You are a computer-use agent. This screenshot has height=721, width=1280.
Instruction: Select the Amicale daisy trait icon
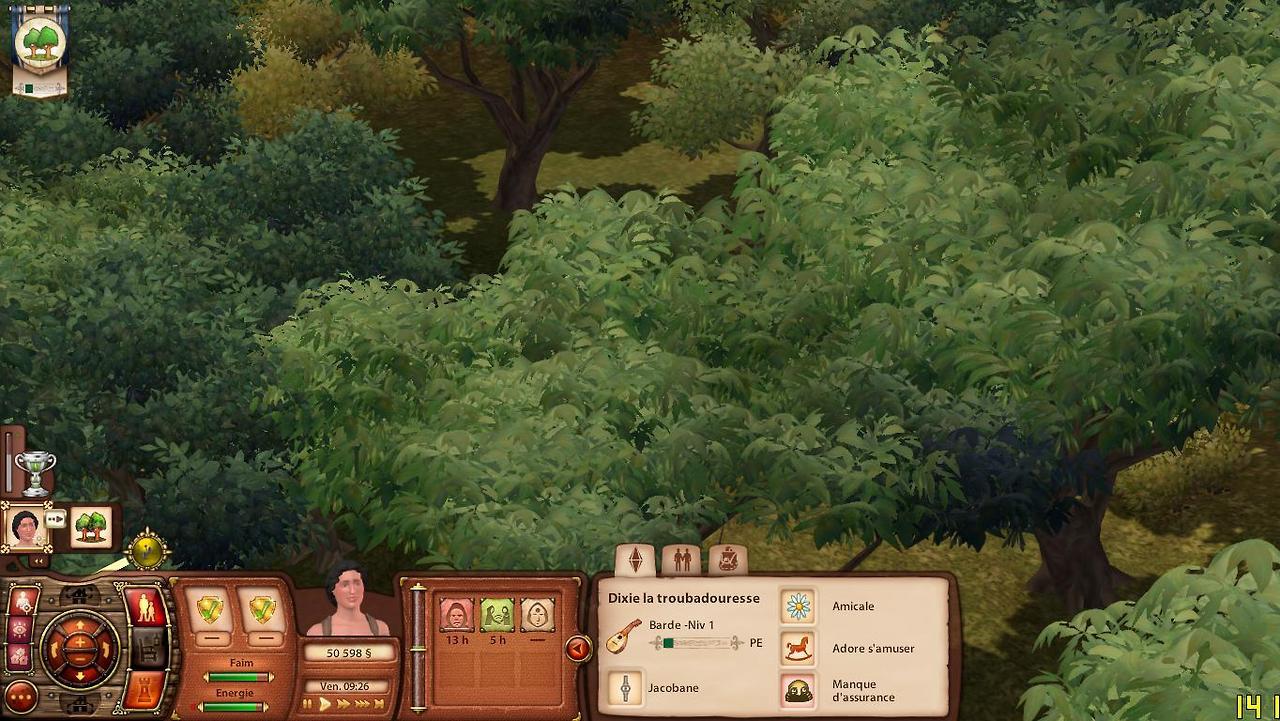[x=798, y=606]
